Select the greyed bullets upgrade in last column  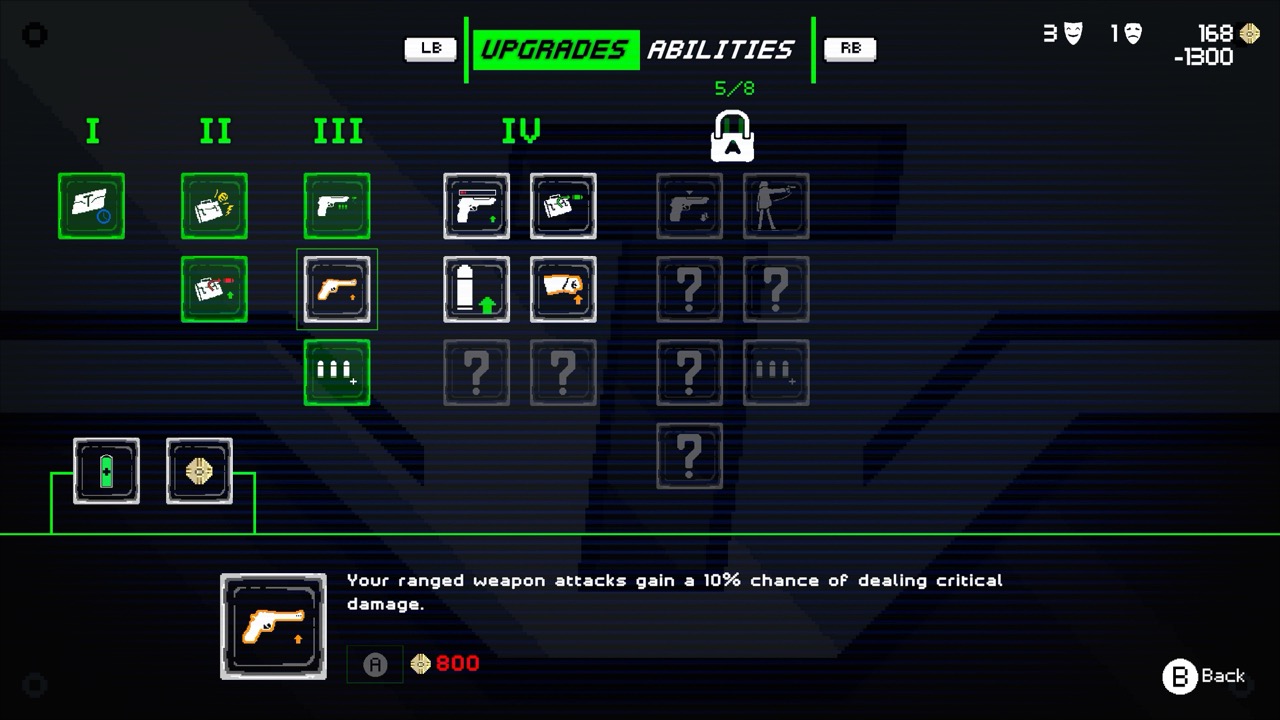tap(776, 372)
